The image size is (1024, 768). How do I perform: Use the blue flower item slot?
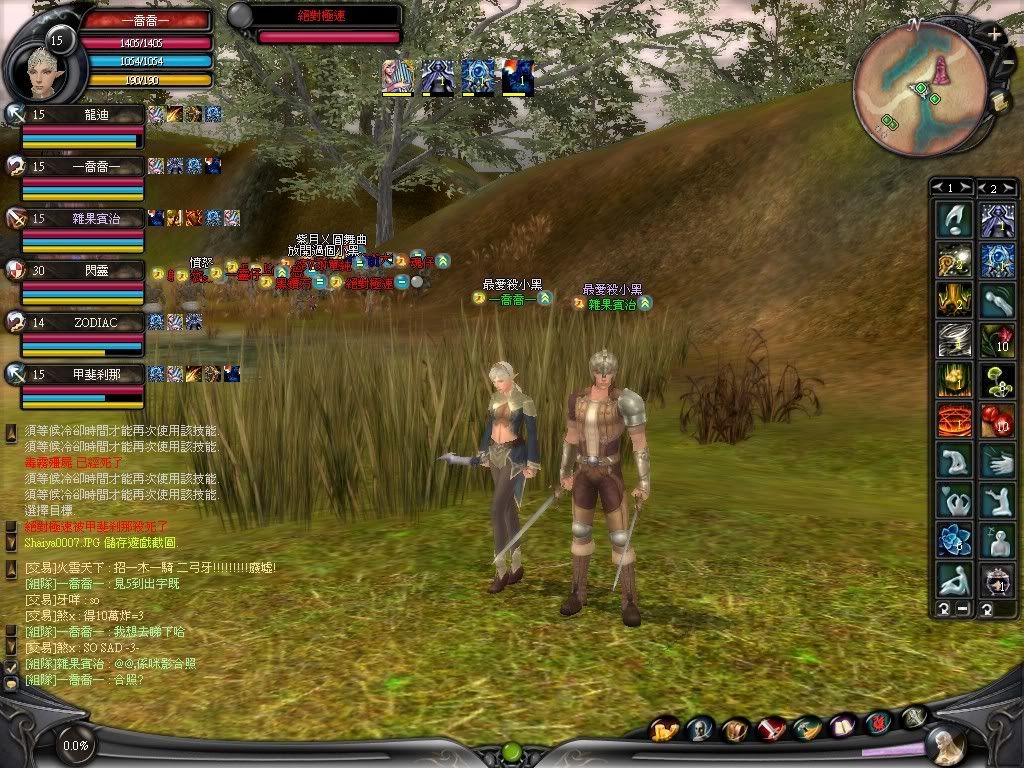(x=953, y=540)
